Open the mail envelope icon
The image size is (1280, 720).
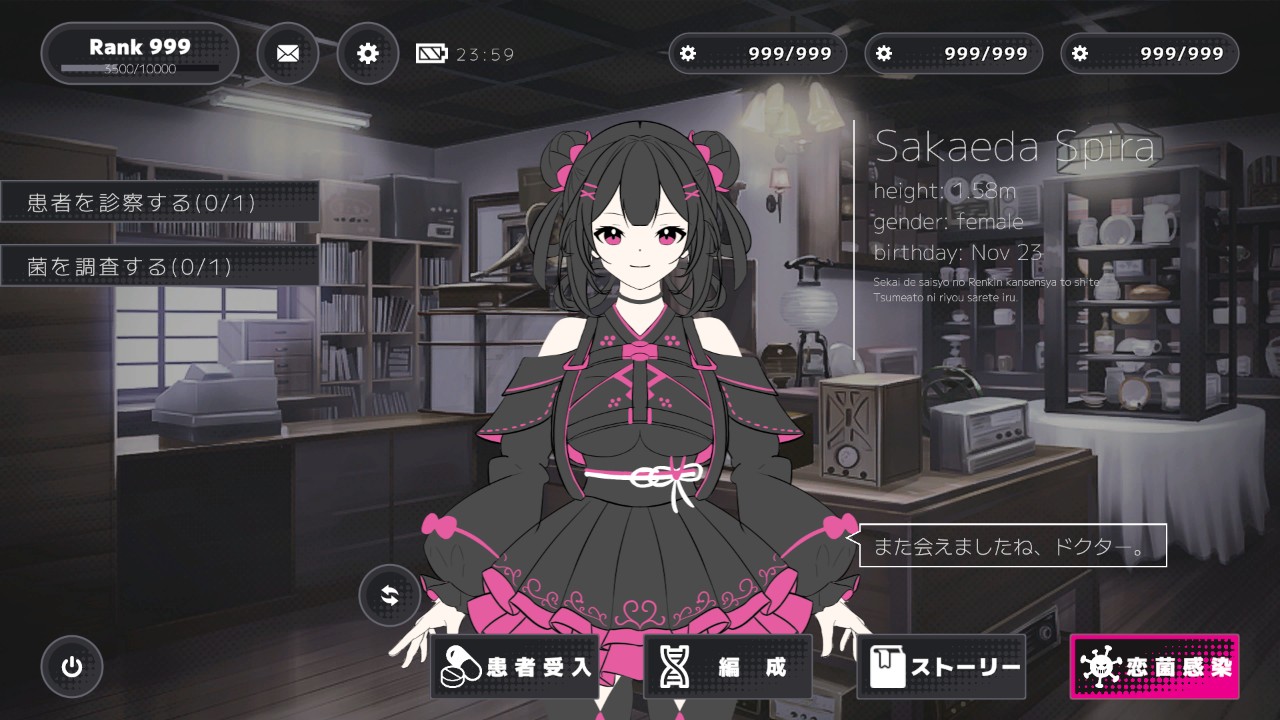click(288, 53)
